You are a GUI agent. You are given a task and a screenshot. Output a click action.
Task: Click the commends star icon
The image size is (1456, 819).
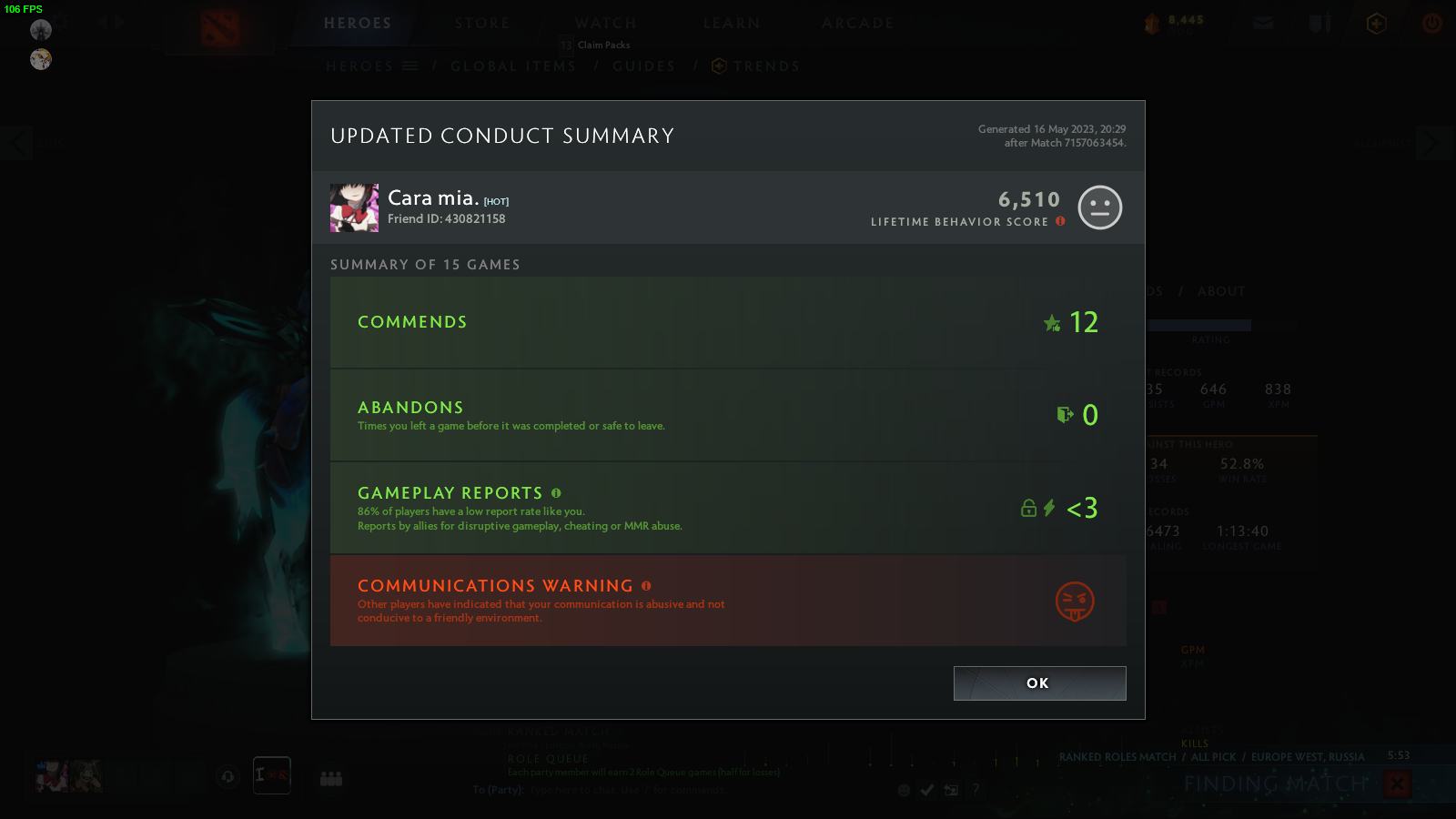coord(1053,322)
